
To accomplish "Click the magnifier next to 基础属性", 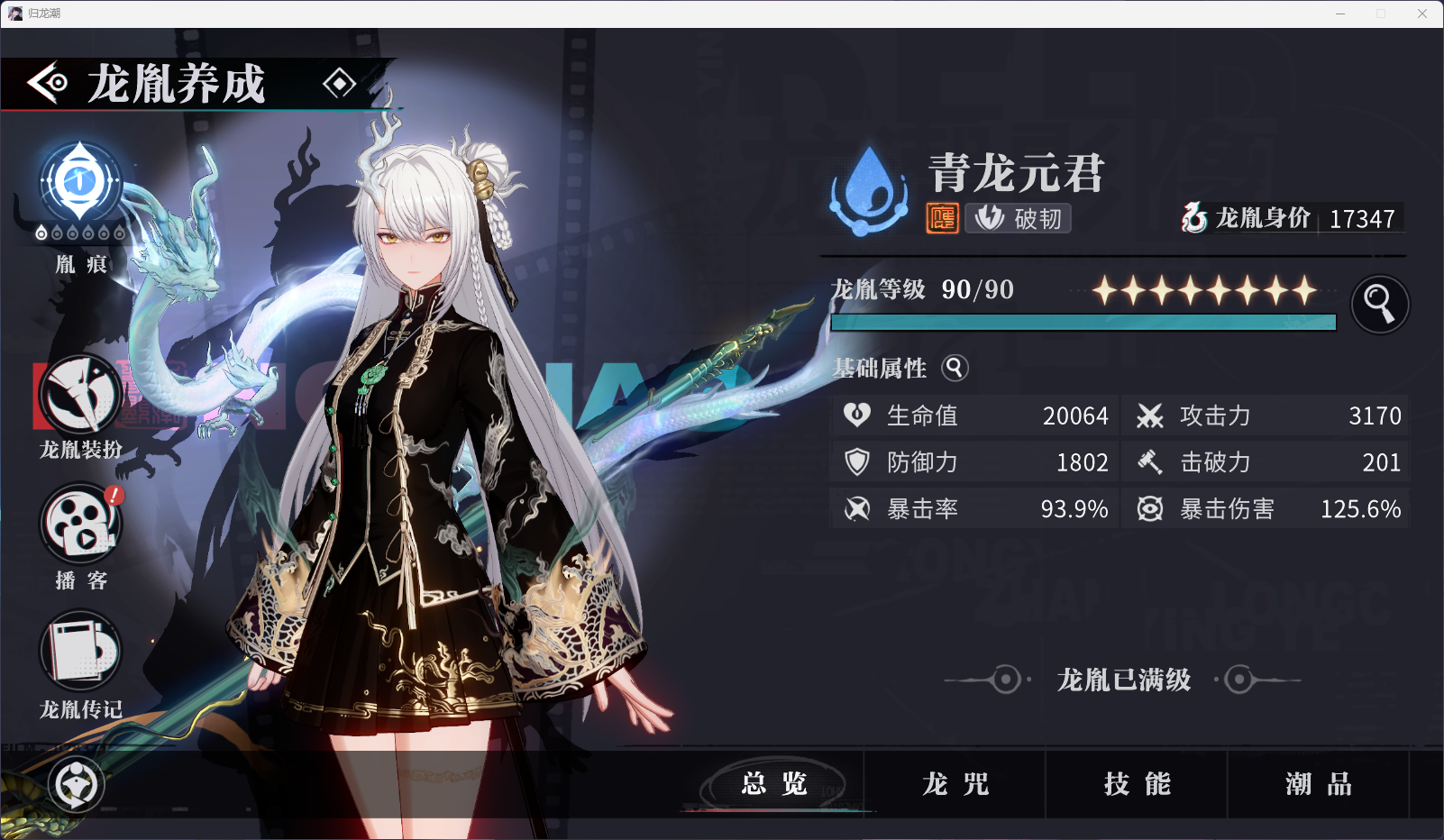I will [955, 369].
